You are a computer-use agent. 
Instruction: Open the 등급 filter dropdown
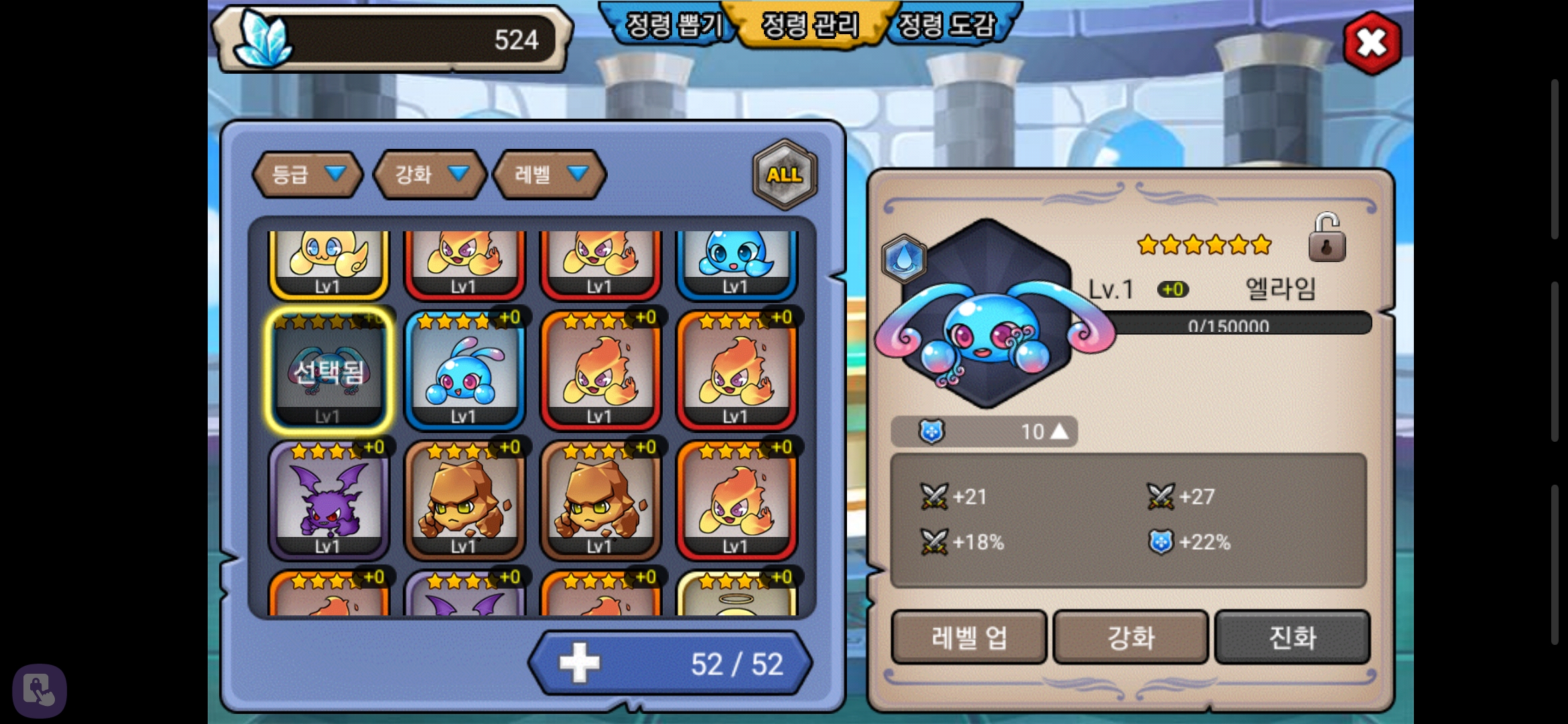pos(307,174)
